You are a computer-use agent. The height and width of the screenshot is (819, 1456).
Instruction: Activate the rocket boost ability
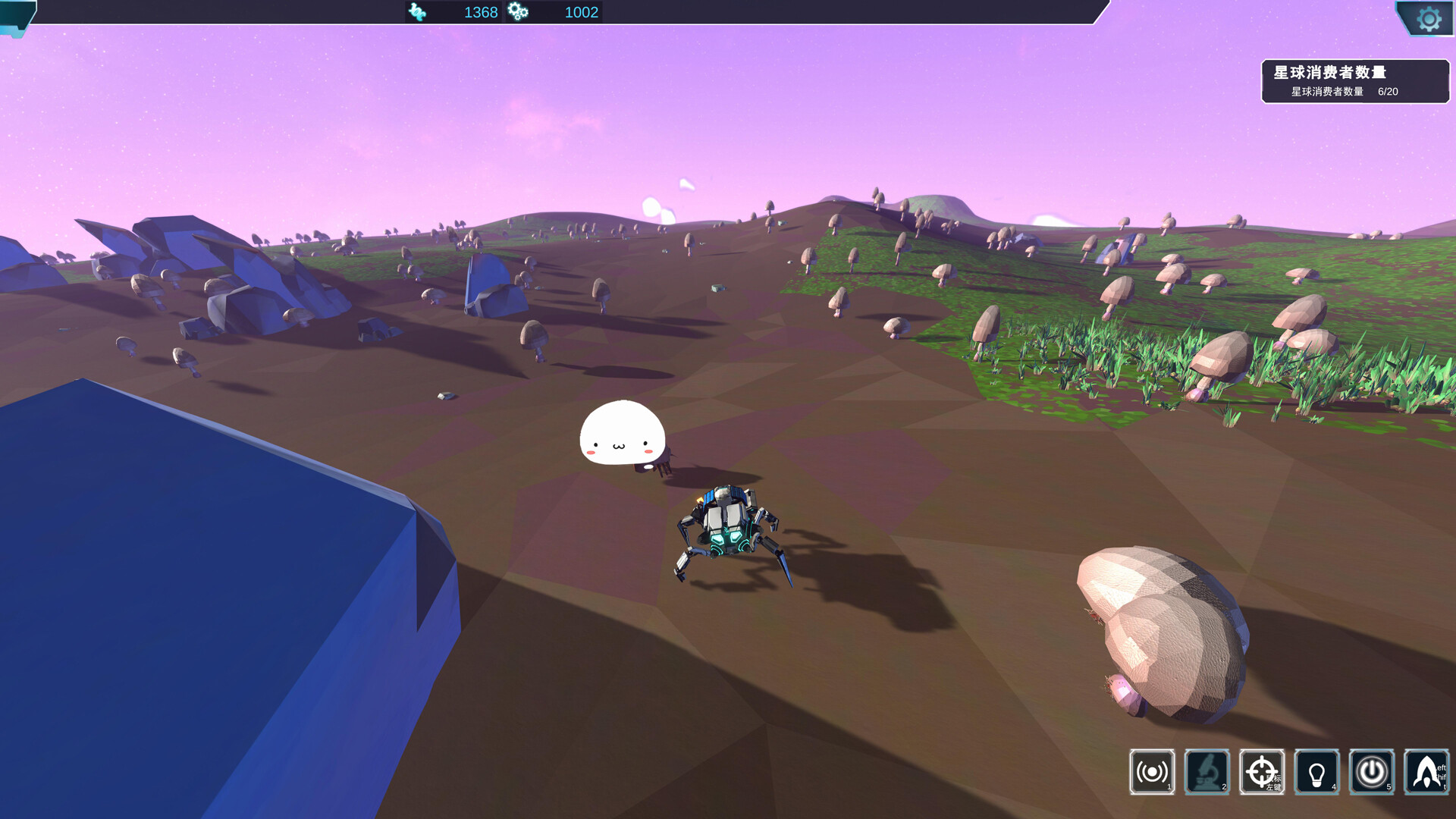point(1426,772)
